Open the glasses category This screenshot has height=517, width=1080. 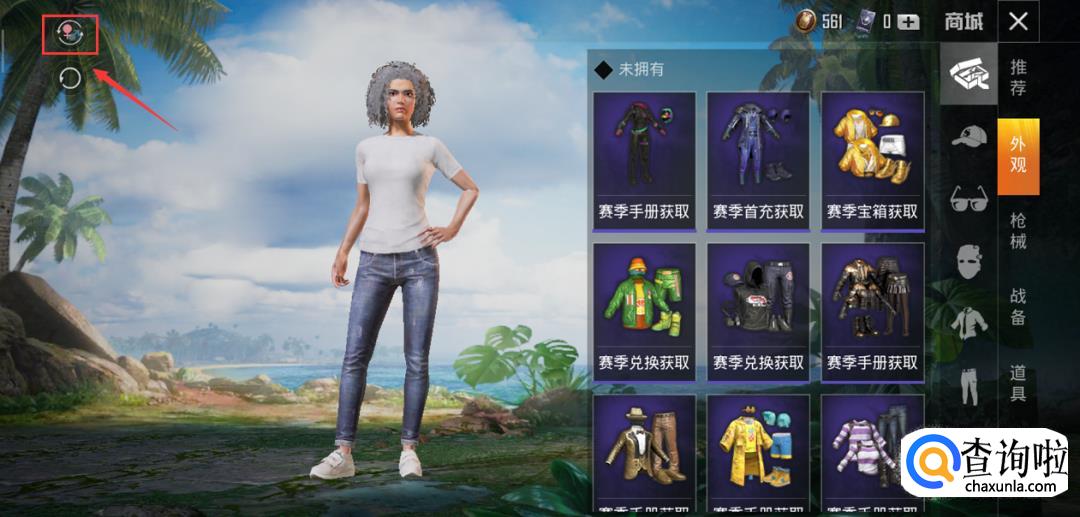(x=968, y=196)
